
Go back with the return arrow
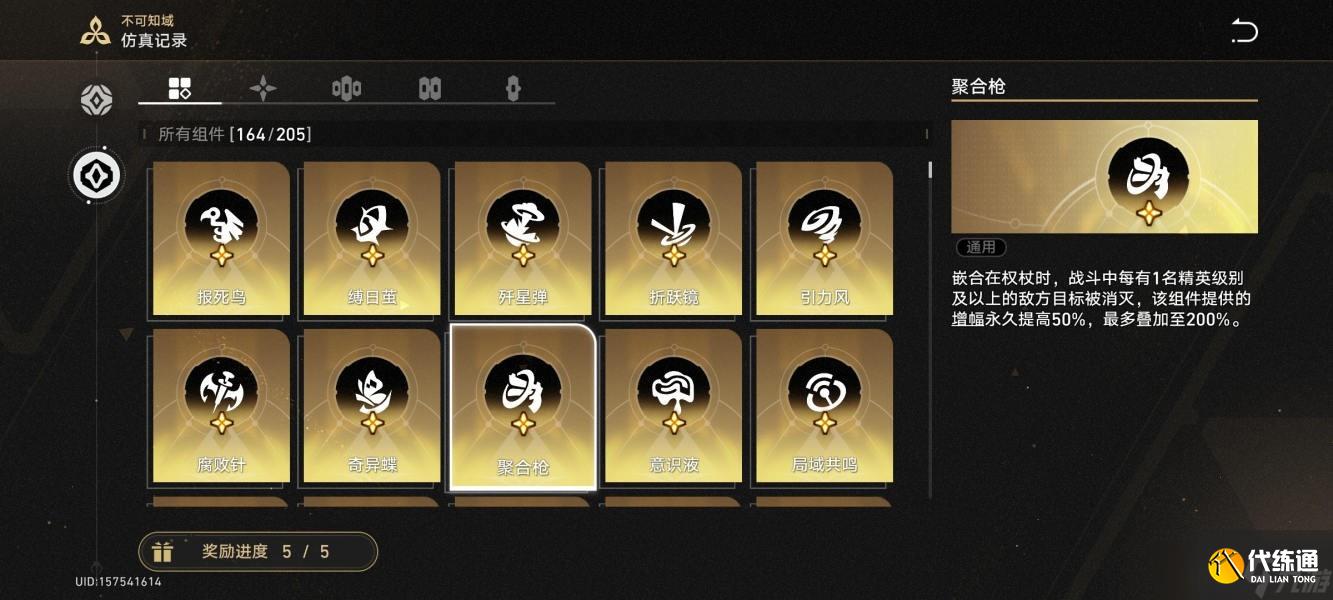1244,31
